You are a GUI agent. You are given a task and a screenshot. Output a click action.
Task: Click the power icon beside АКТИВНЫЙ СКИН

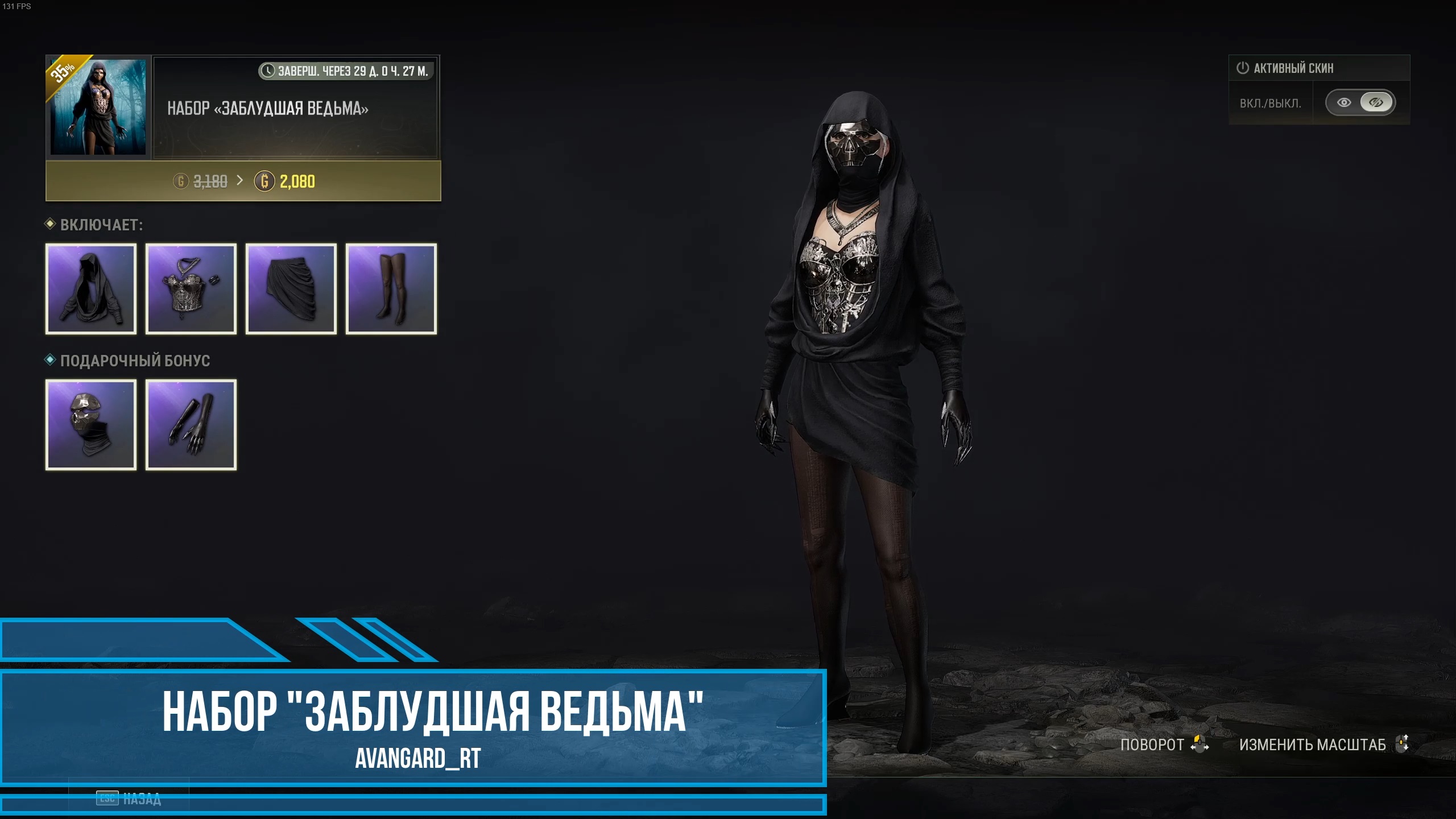coord(1242,68)
